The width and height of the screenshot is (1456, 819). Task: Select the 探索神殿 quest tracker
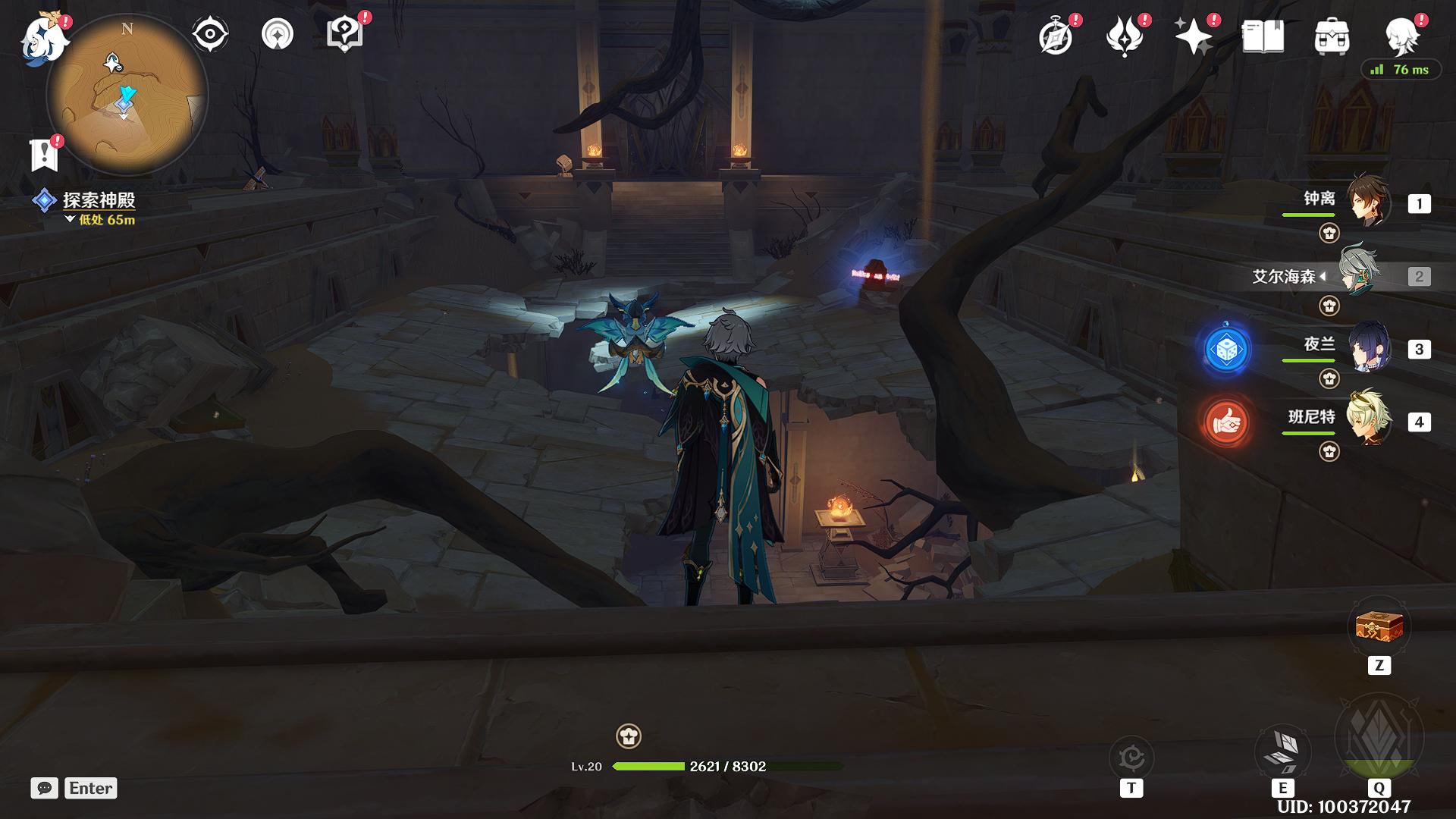point(99,200)
